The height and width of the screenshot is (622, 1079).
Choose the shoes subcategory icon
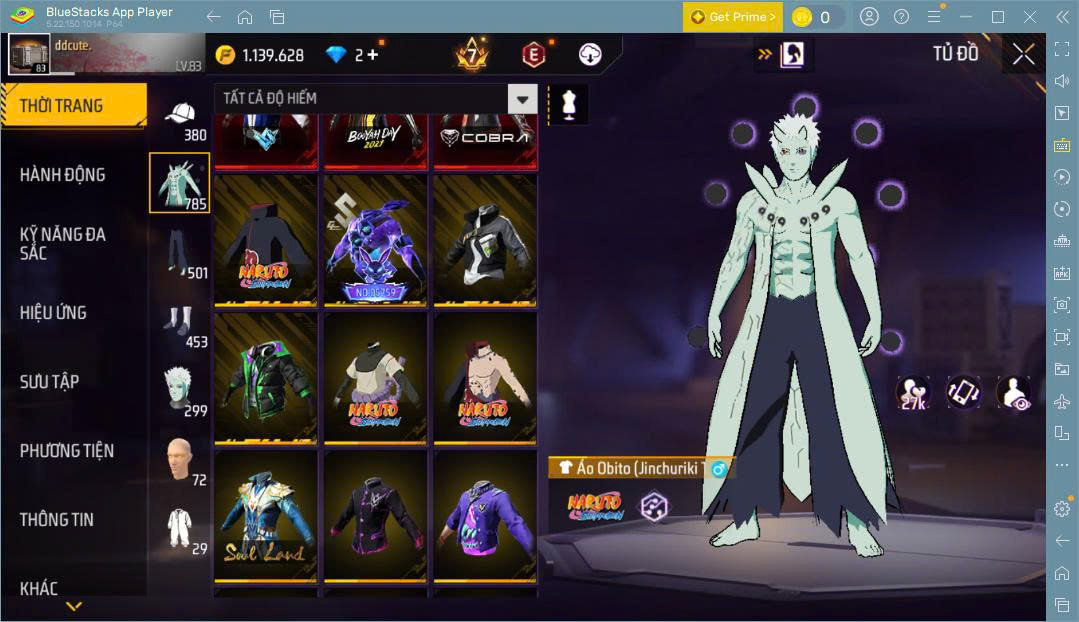tap(180, 322)
